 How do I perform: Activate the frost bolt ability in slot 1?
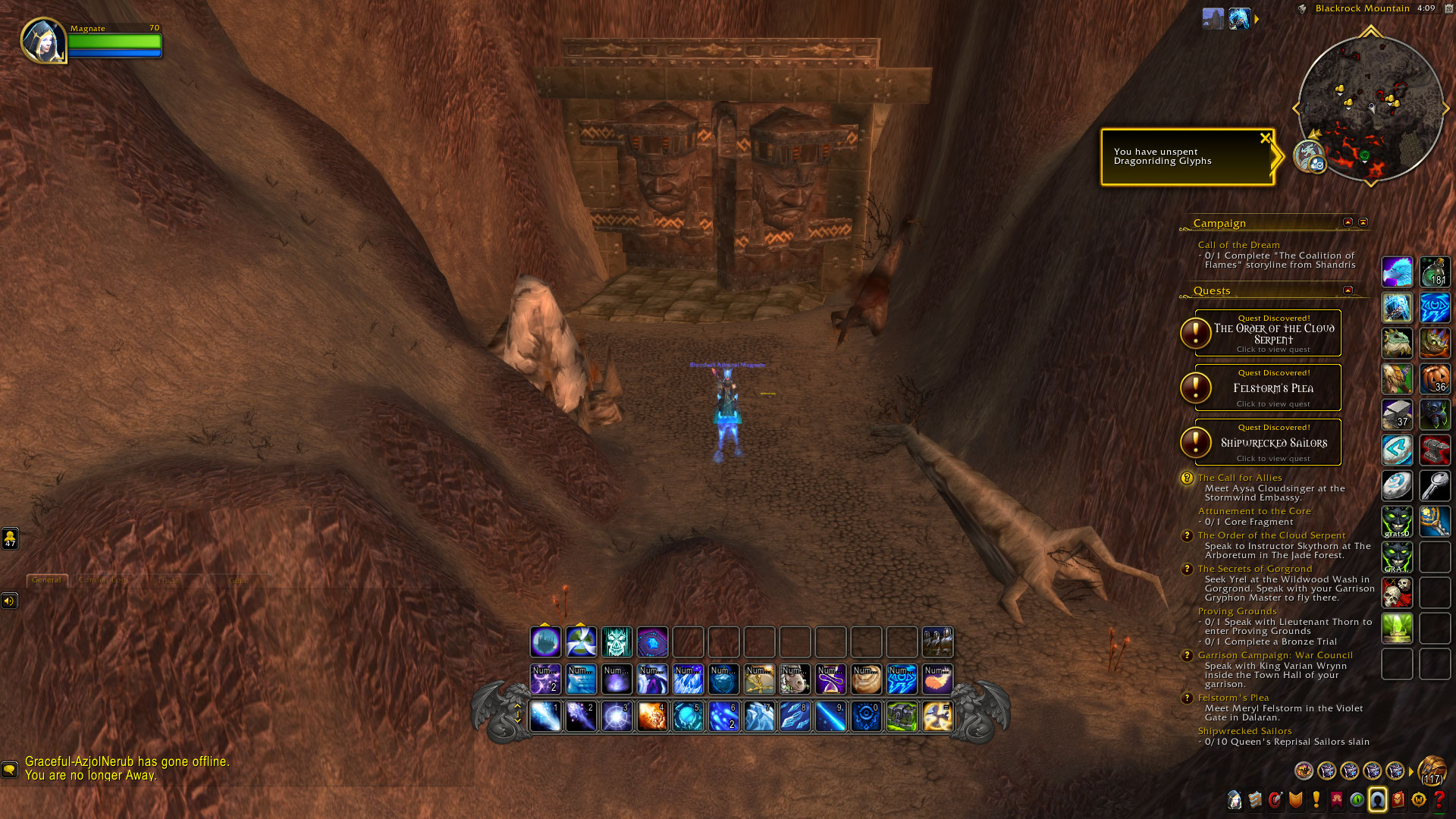click(x=545, y=717)
